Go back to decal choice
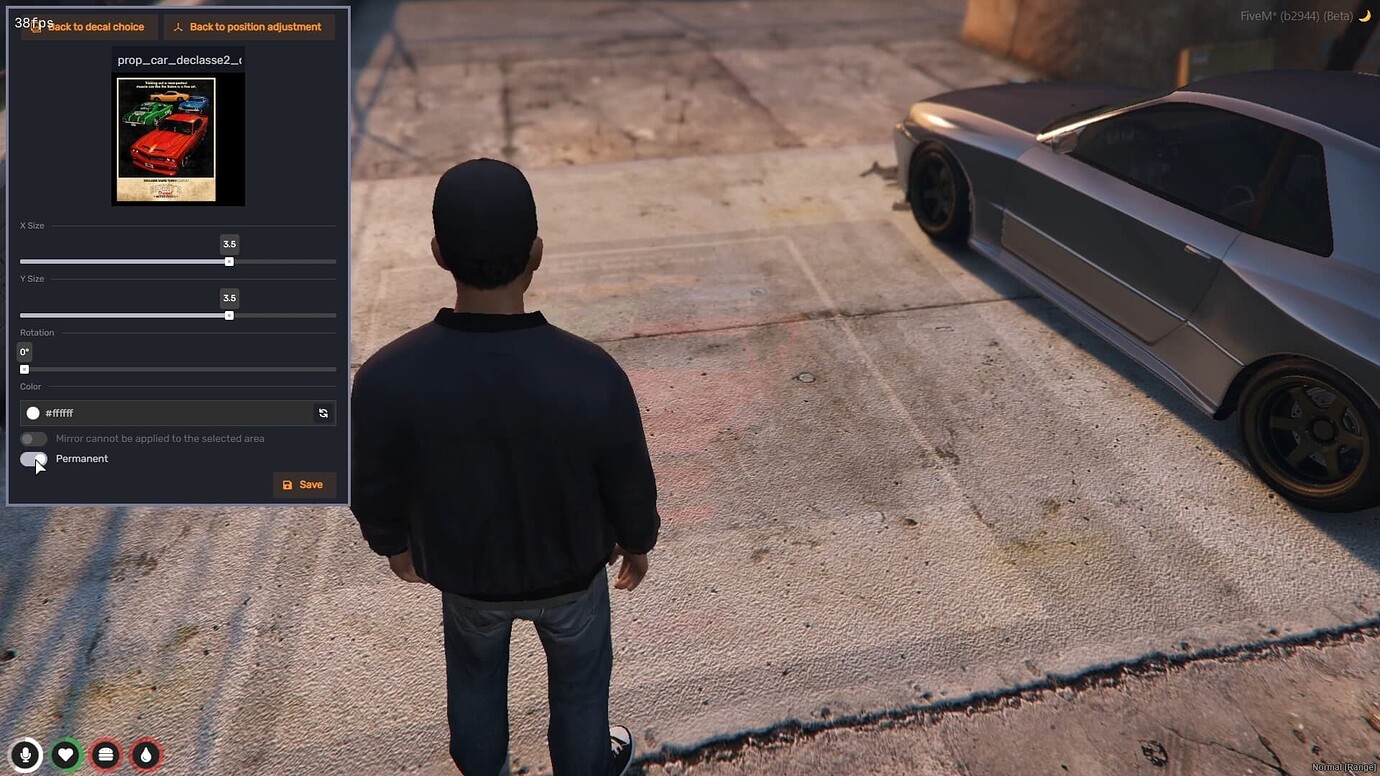 (87, 27)
